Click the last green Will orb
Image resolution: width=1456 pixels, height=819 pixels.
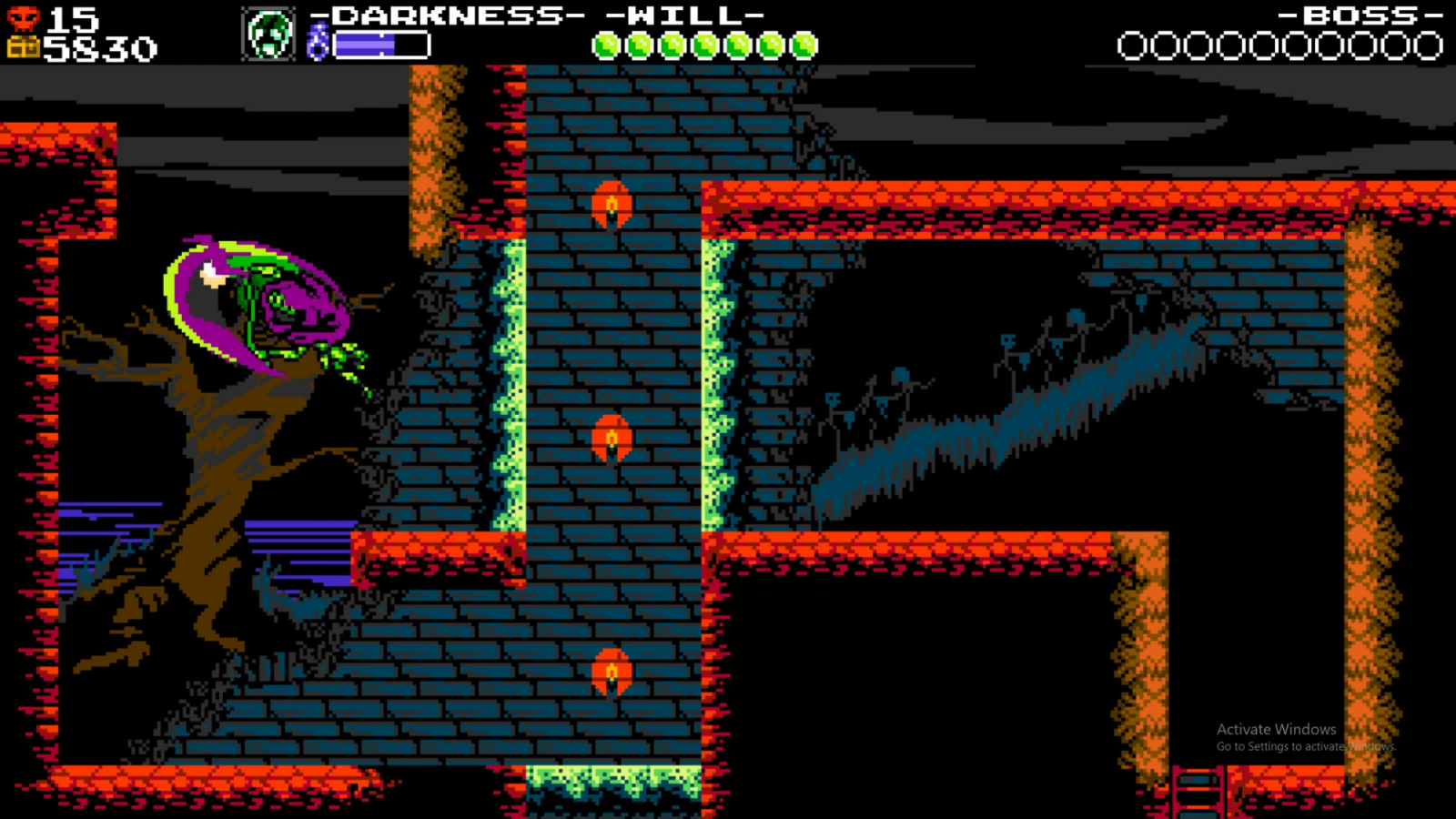click(x=803, y=43)
